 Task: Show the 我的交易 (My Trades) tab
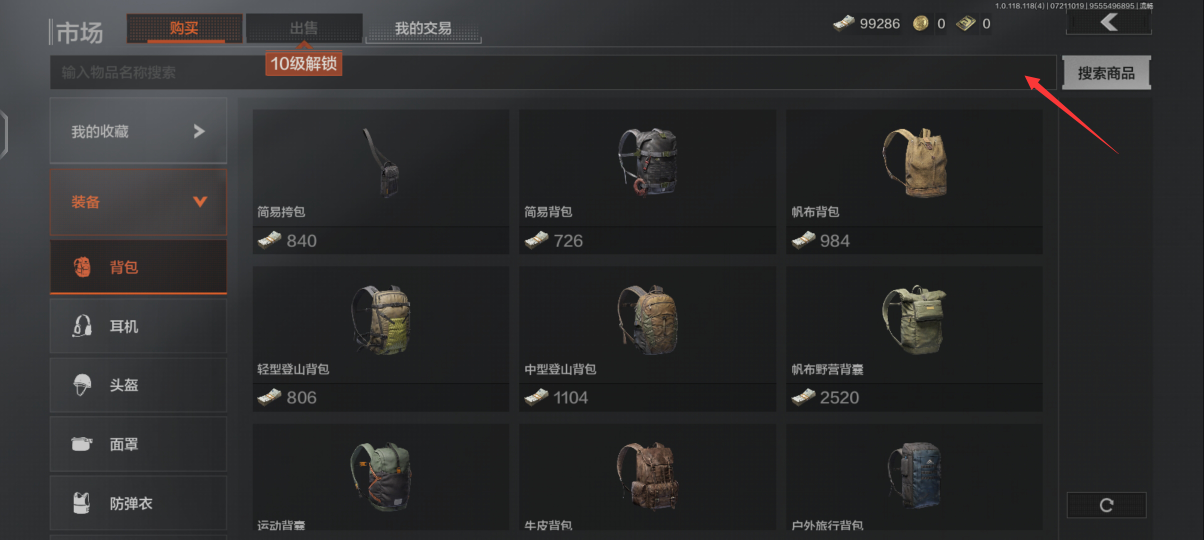pos(423,28)
